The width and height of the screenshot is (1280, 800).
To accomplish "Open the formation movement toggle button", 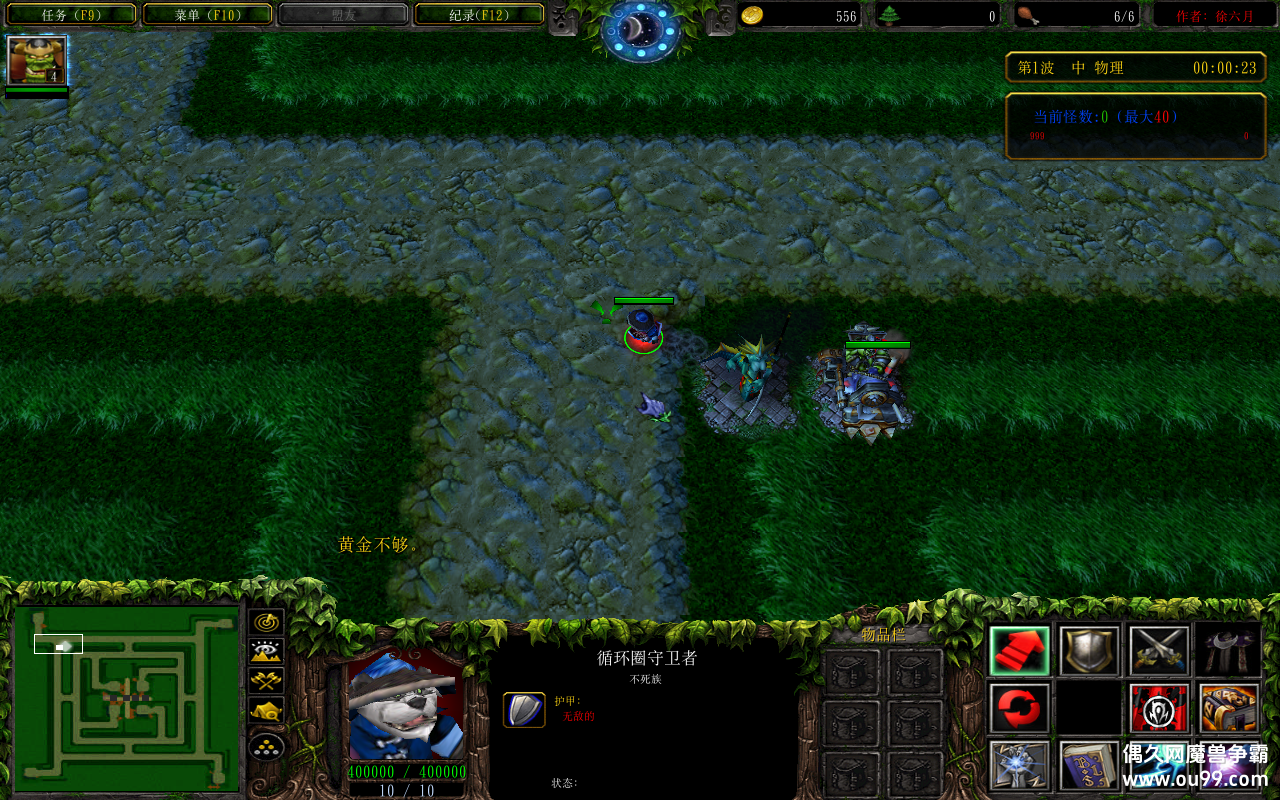I will (266, 746).
